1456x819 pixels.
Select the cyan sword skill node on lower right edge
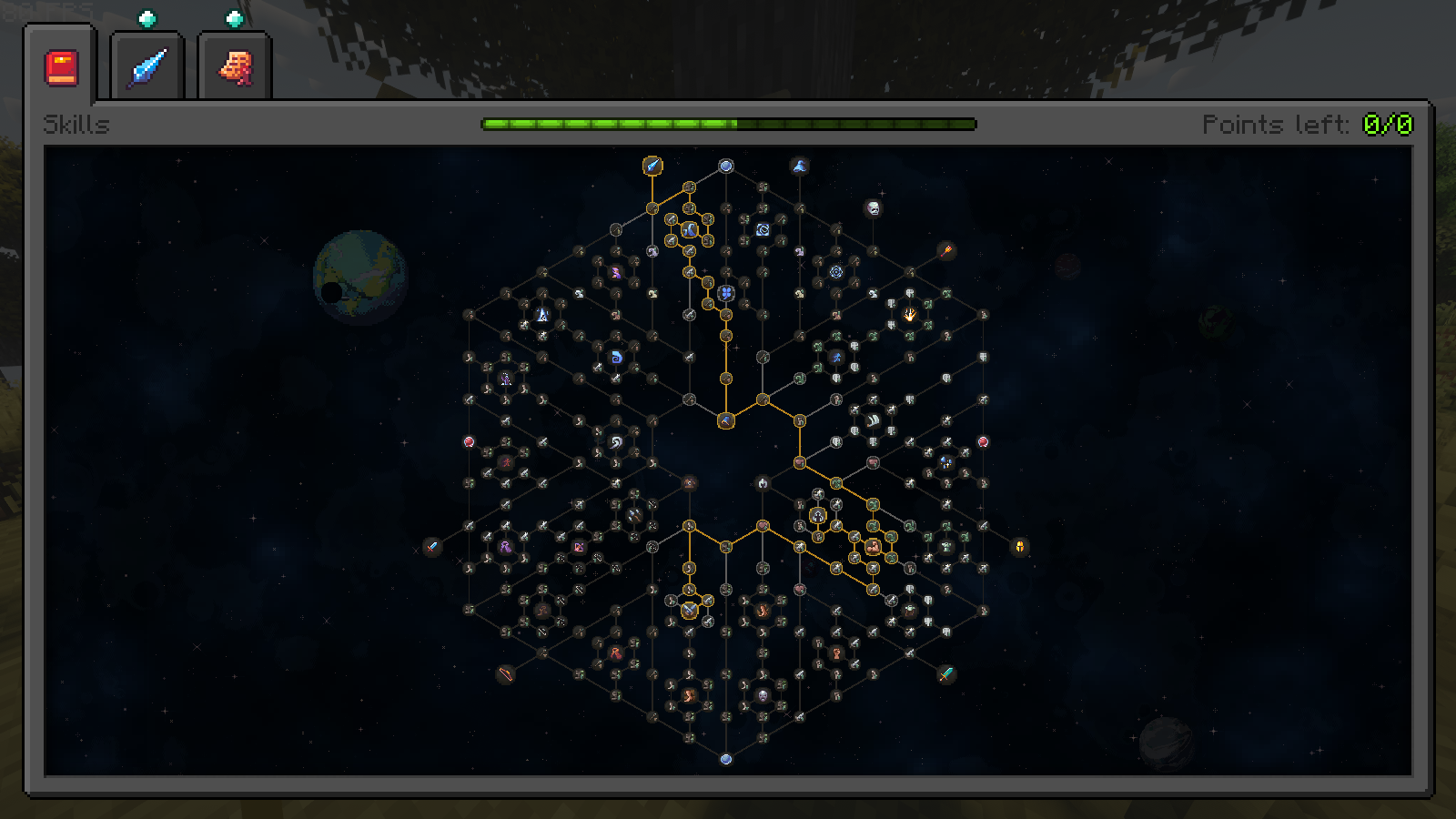coord(946,675)
